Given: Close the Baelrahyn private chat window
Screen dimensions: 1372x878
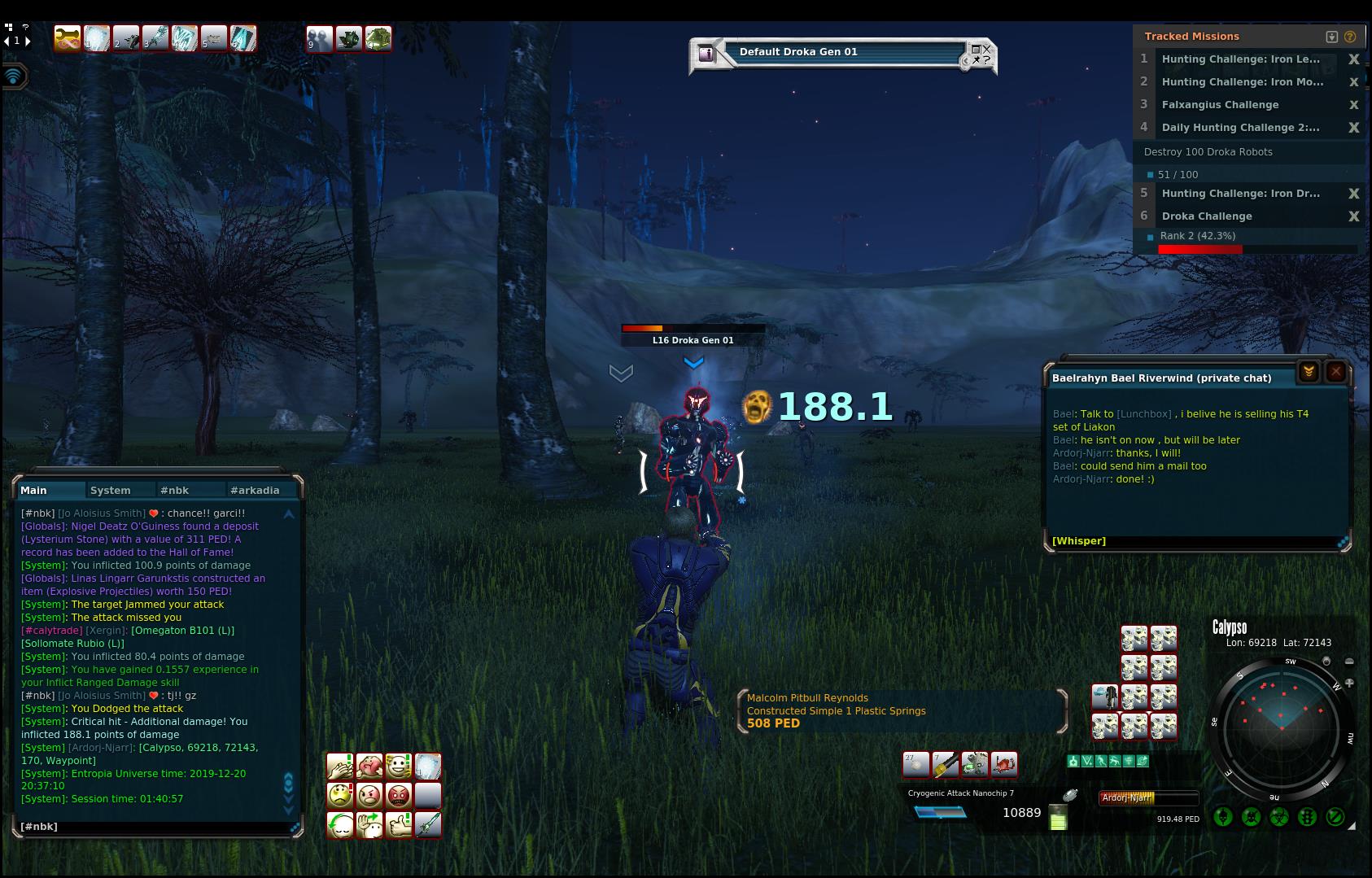Looking at the screenshot, I should pyautogui.click(x=1335, y=372).
